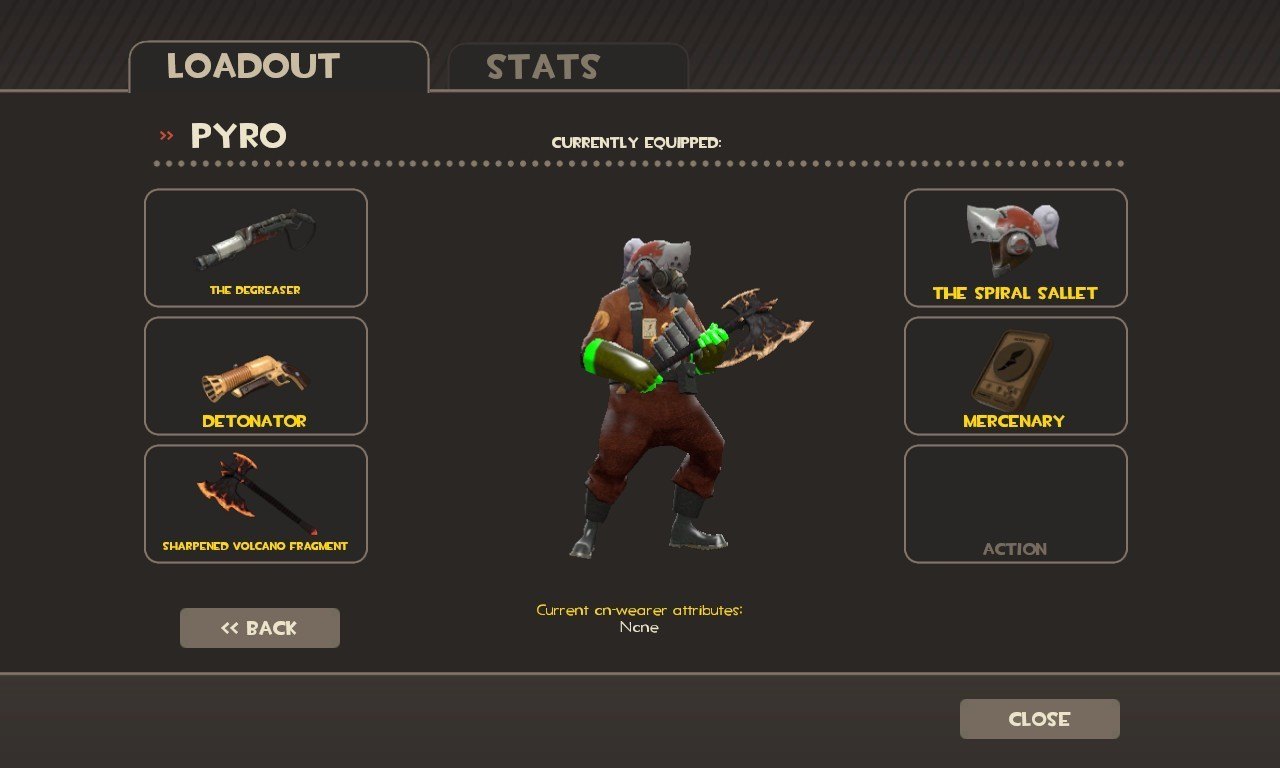Select the Mercenary badge slot
Viewport: 1280px width, 768px height.
coord(1015,376)
